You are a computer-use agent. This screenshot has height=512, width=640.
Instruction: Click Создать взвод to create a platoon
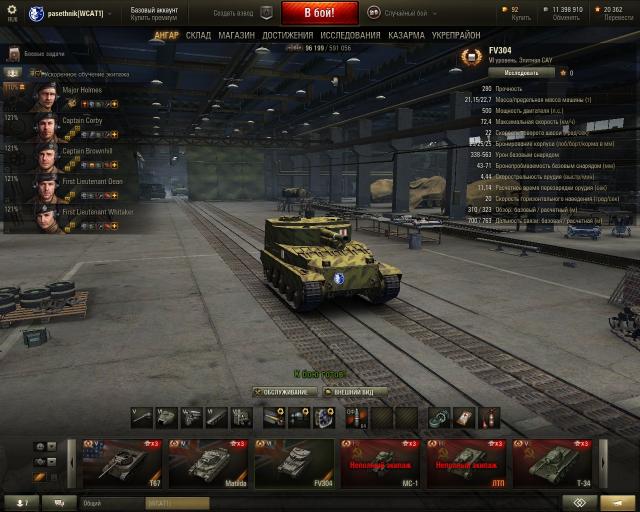[x=240, y=12]
